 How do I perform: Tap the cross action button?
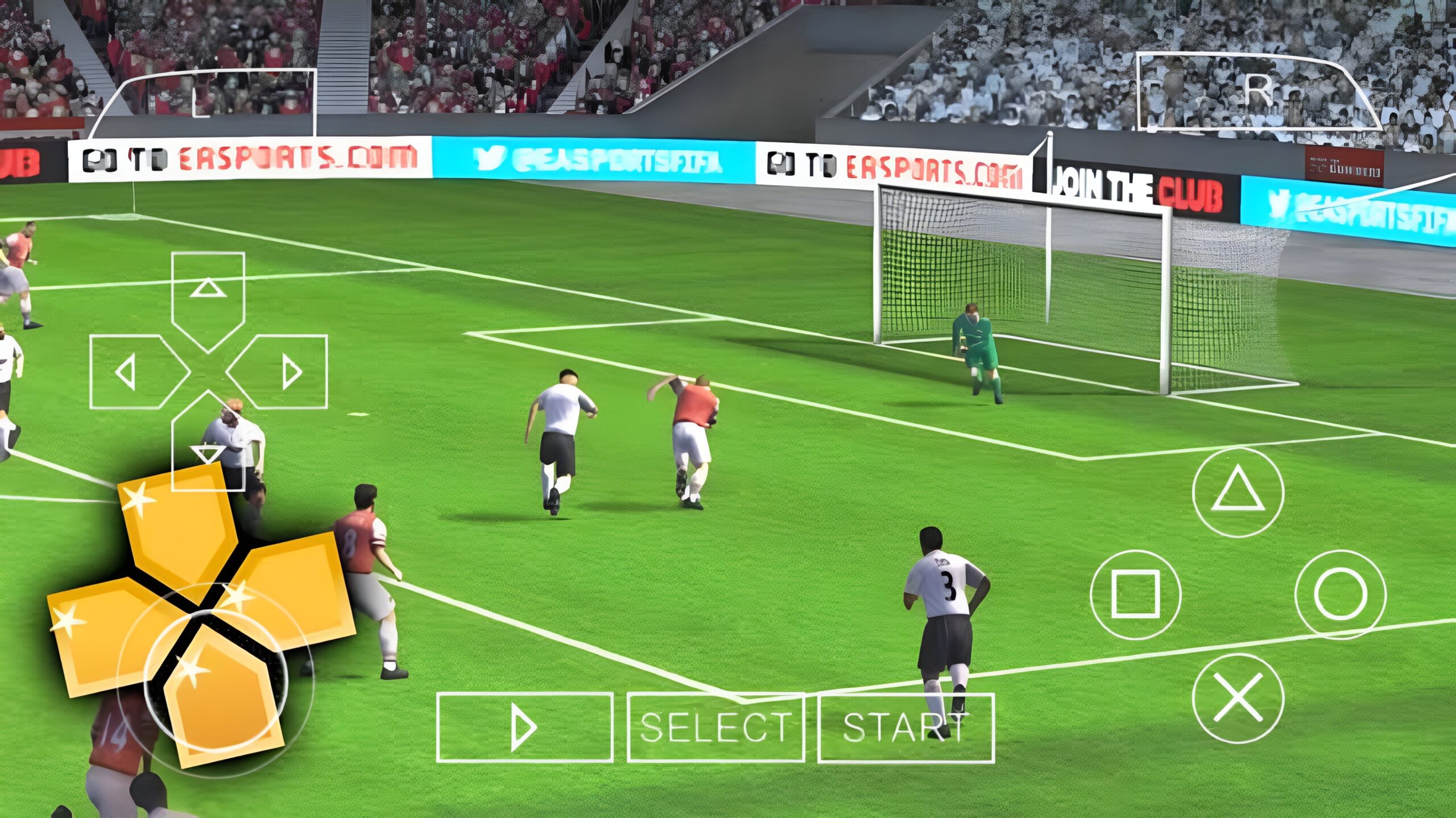coord(1238,699)
